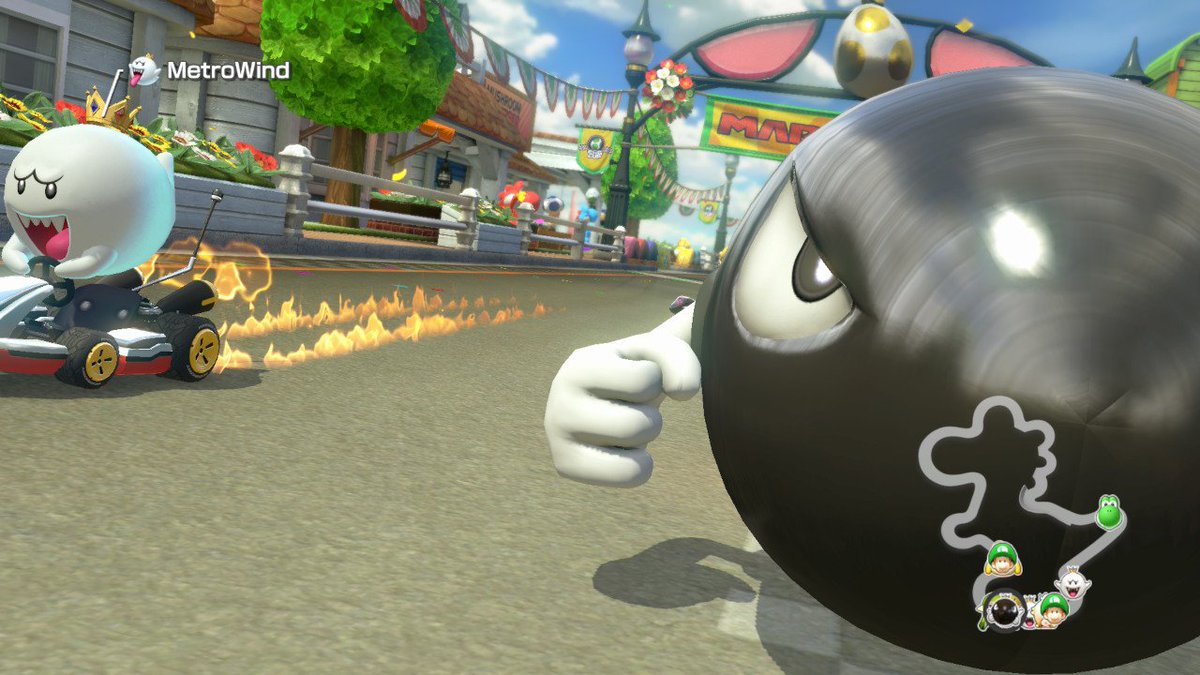Click the black Bullet Bill minimap marker

tap(1002, 609)
